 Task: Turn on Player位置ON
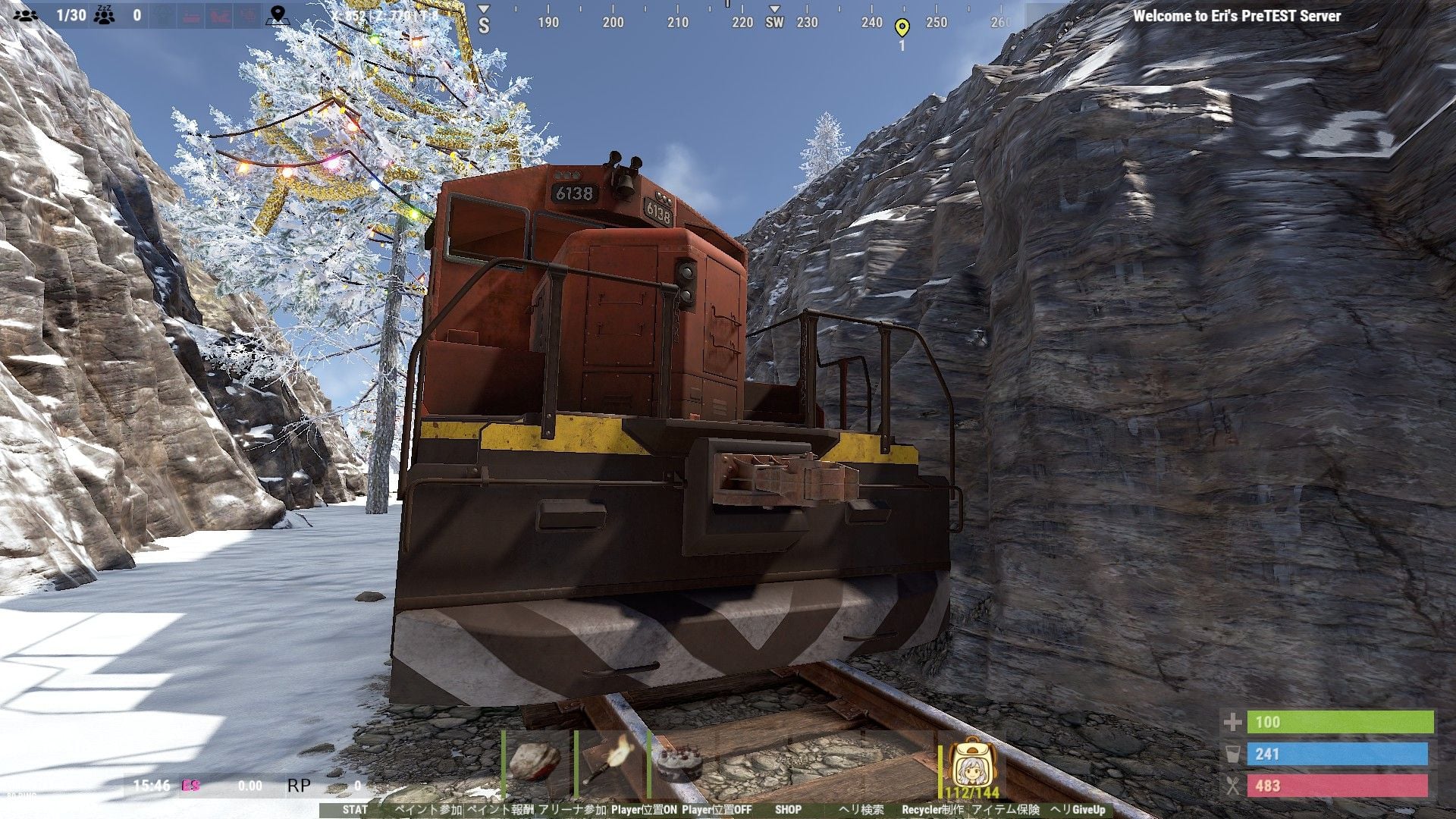644,810
